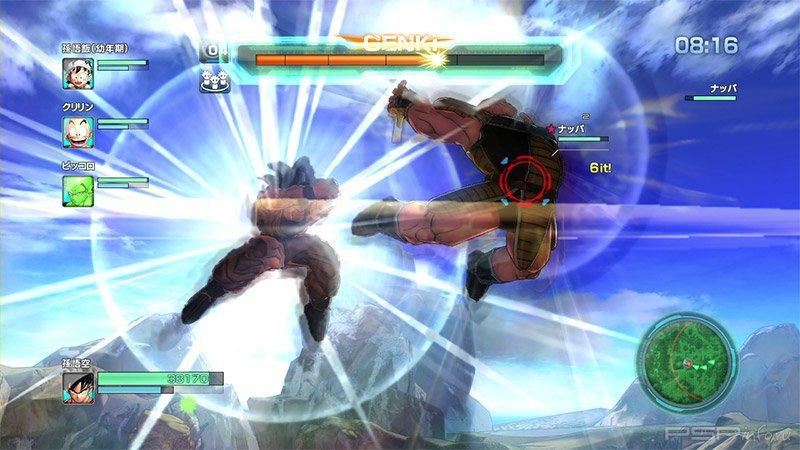Click the red lock-on target reticle
Image resolution: width=800 pixels, height=450 pixels.
pos(525,182)
